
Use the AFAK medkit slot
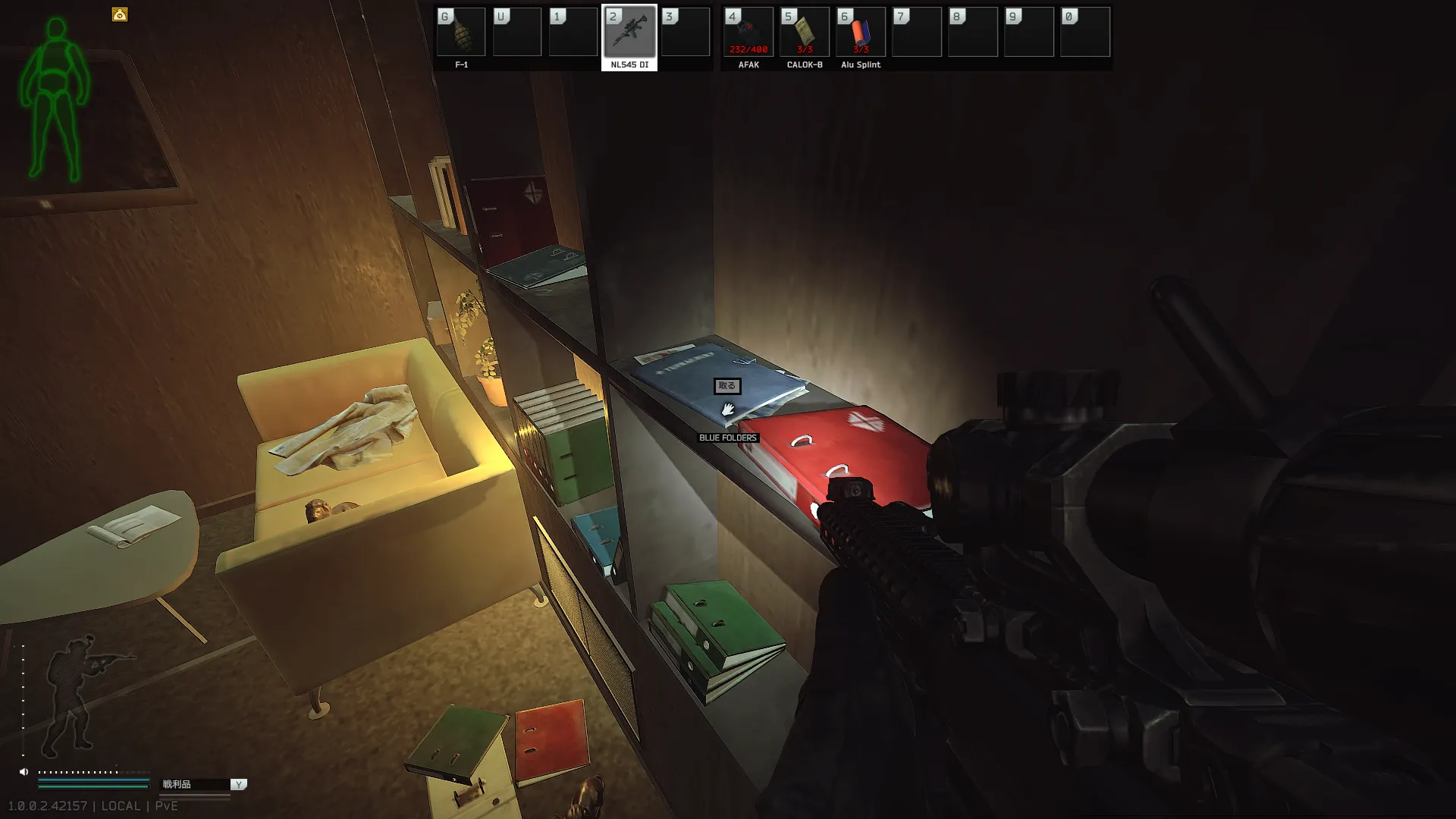point(748,33)
